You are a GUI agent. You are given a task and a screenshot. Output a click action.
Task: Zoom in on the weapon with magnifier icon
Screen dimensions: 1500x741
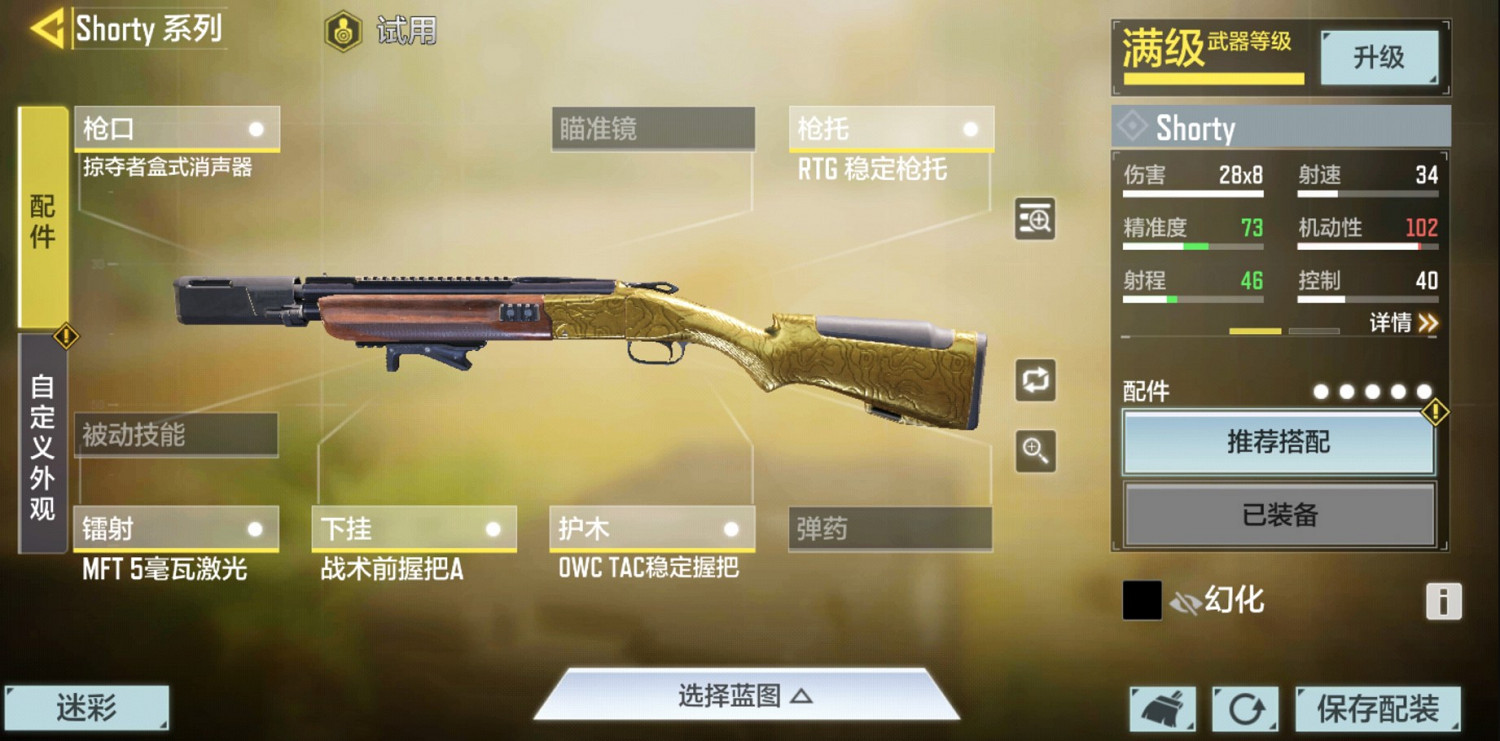point(1034,452)
